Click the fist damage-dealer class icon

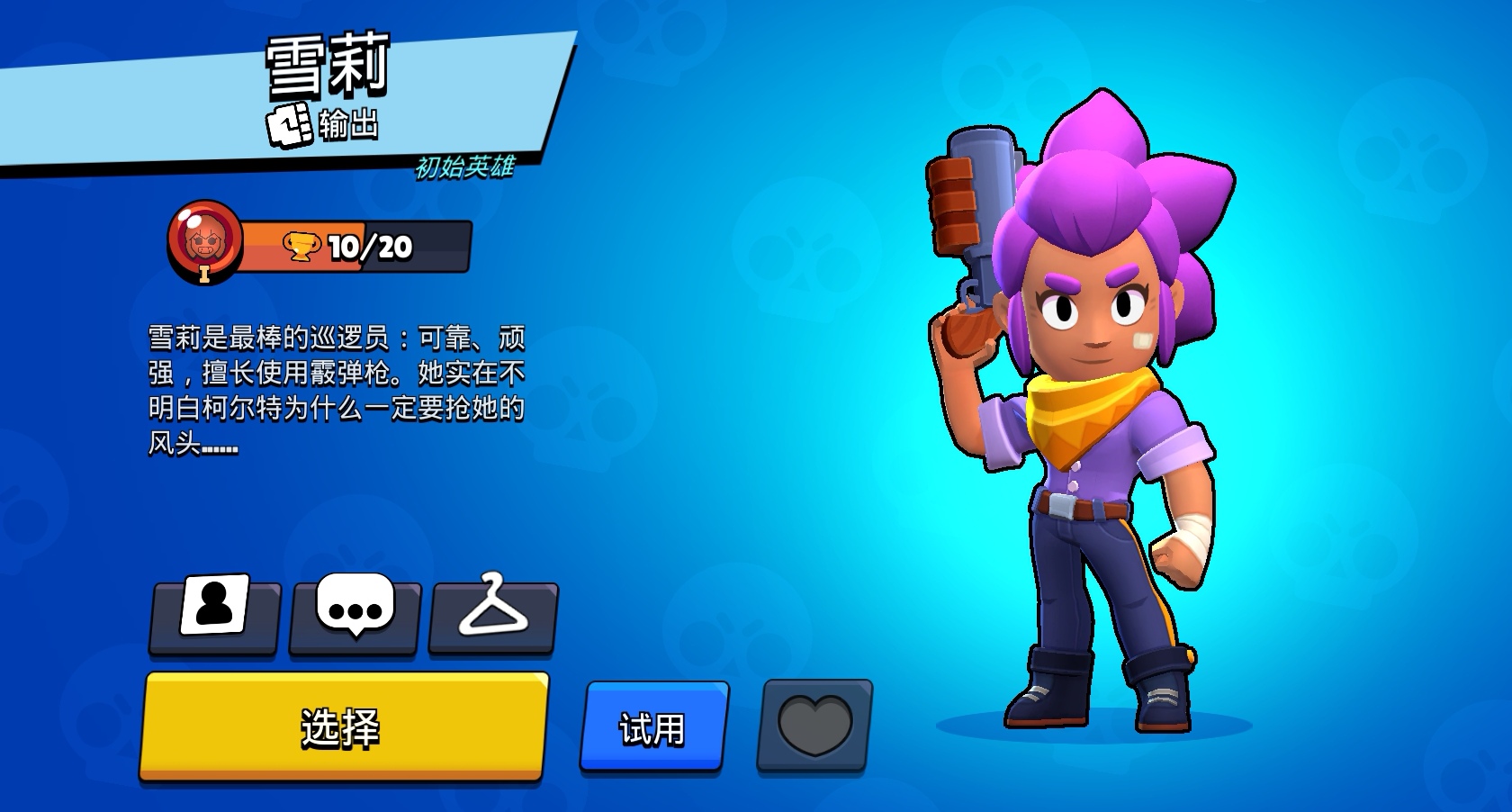pyautogui.click(x=290, y=126)
